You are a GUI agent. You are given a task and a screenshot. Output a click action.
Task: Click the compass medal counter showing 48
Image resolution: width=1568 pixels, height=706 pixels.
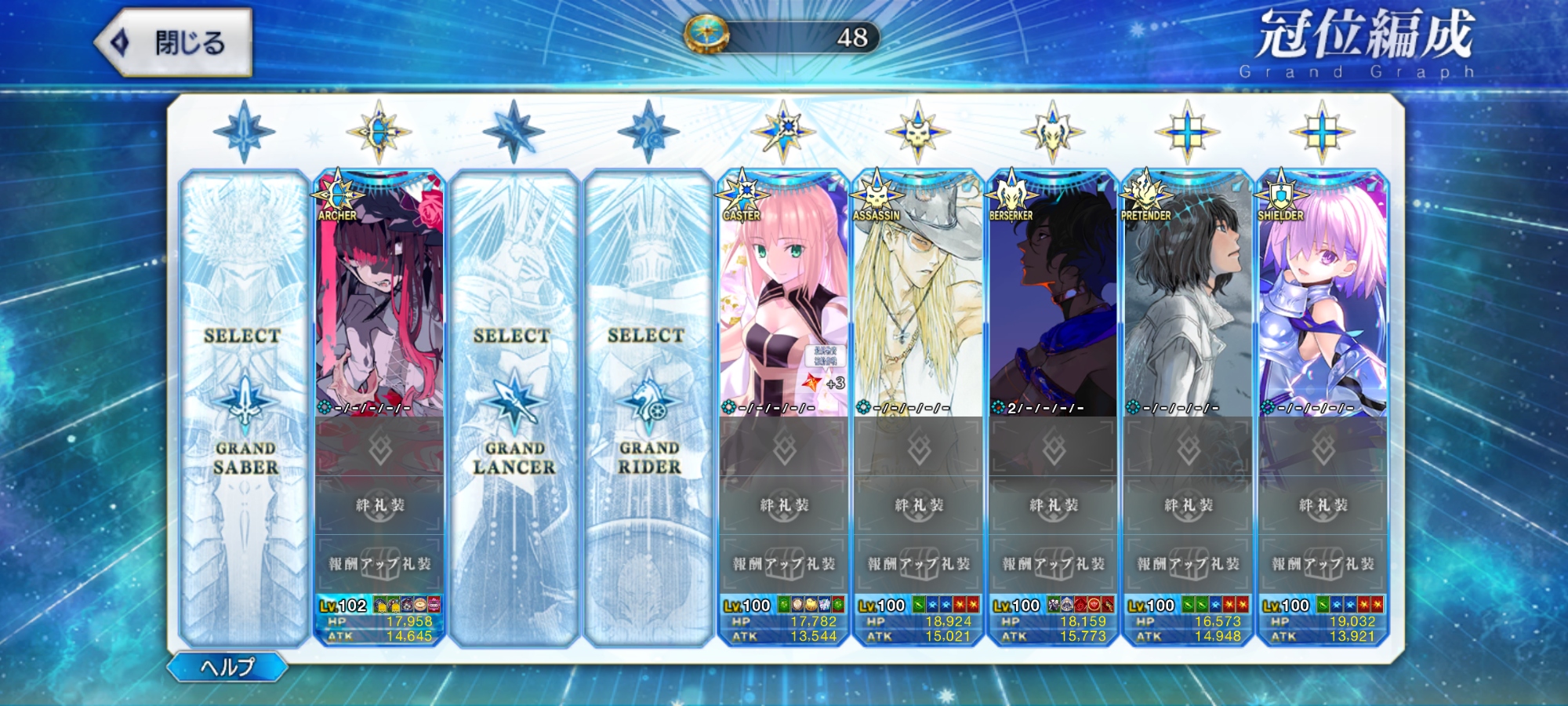coord(782,36)
